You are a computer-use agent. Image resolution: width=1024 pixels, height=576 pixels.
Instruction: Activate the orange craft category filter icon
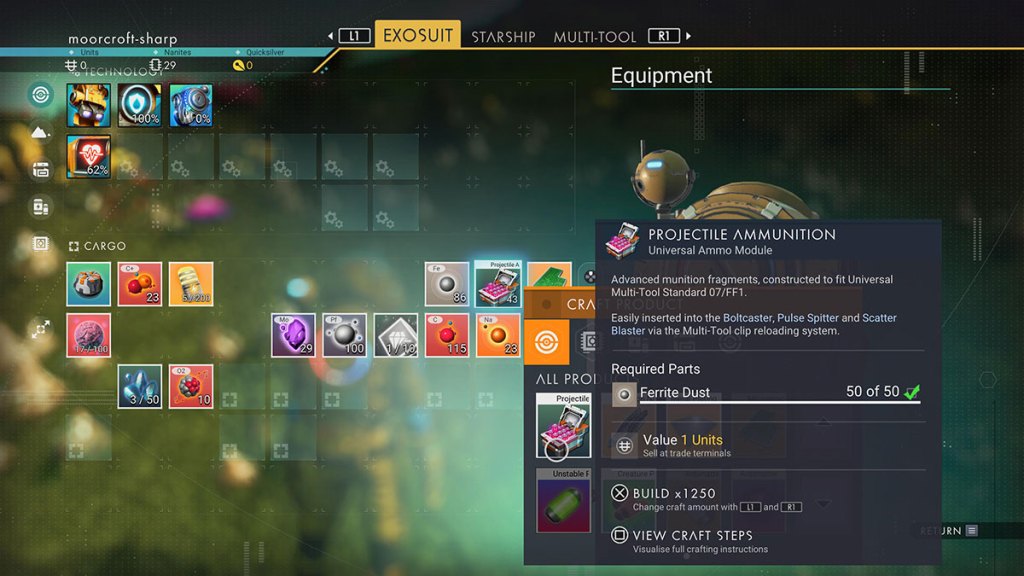click(x=547, y=340)
